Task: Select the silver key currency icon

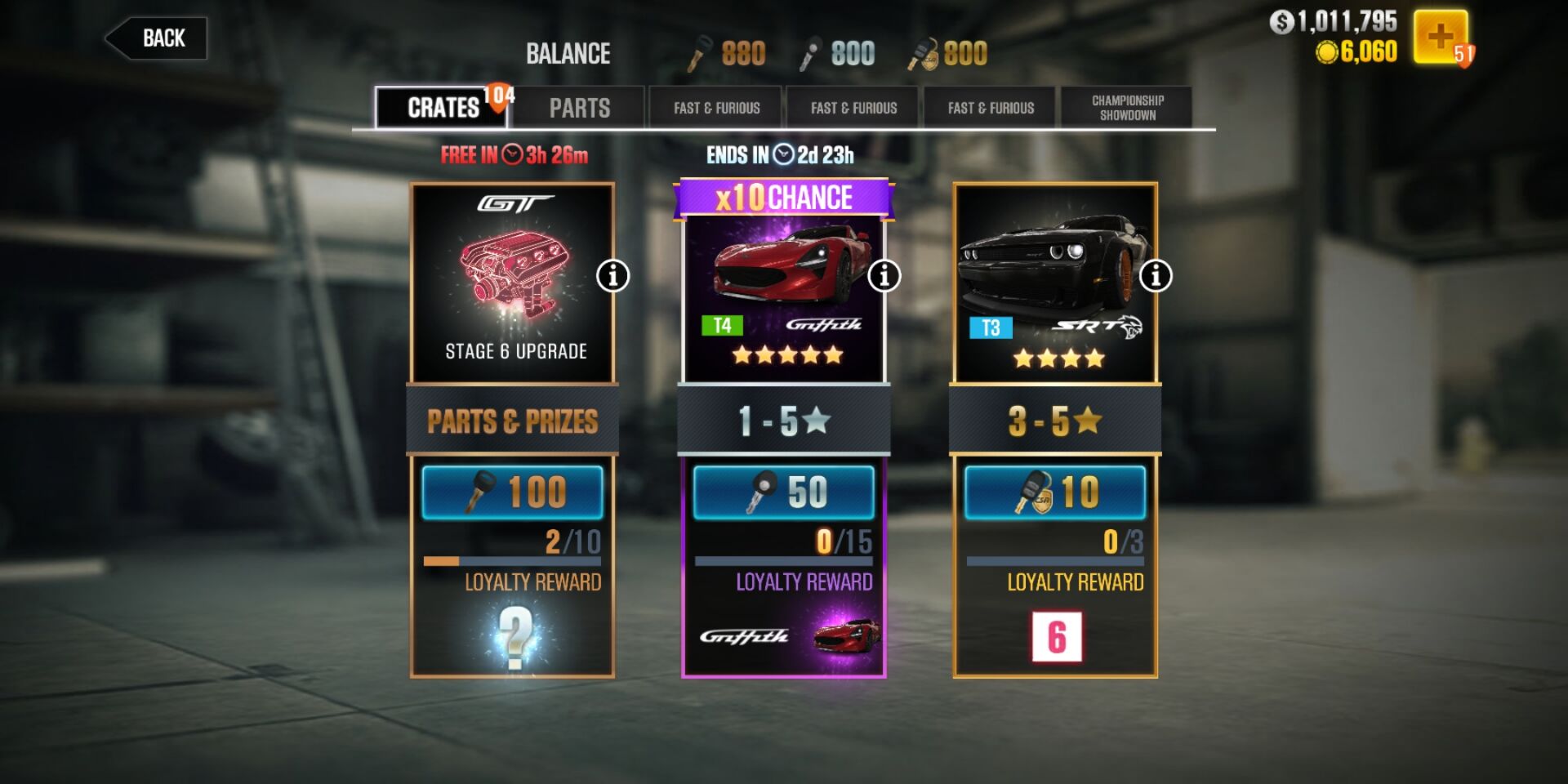Action: coord(813,51)
